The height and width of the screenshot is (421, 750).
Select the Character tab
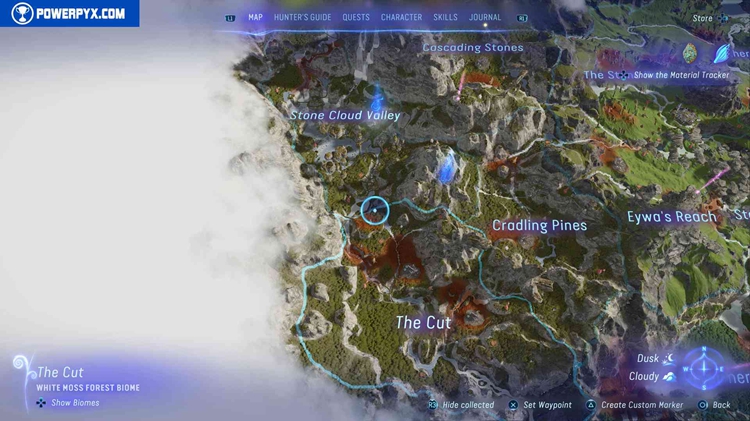point(401,17)
